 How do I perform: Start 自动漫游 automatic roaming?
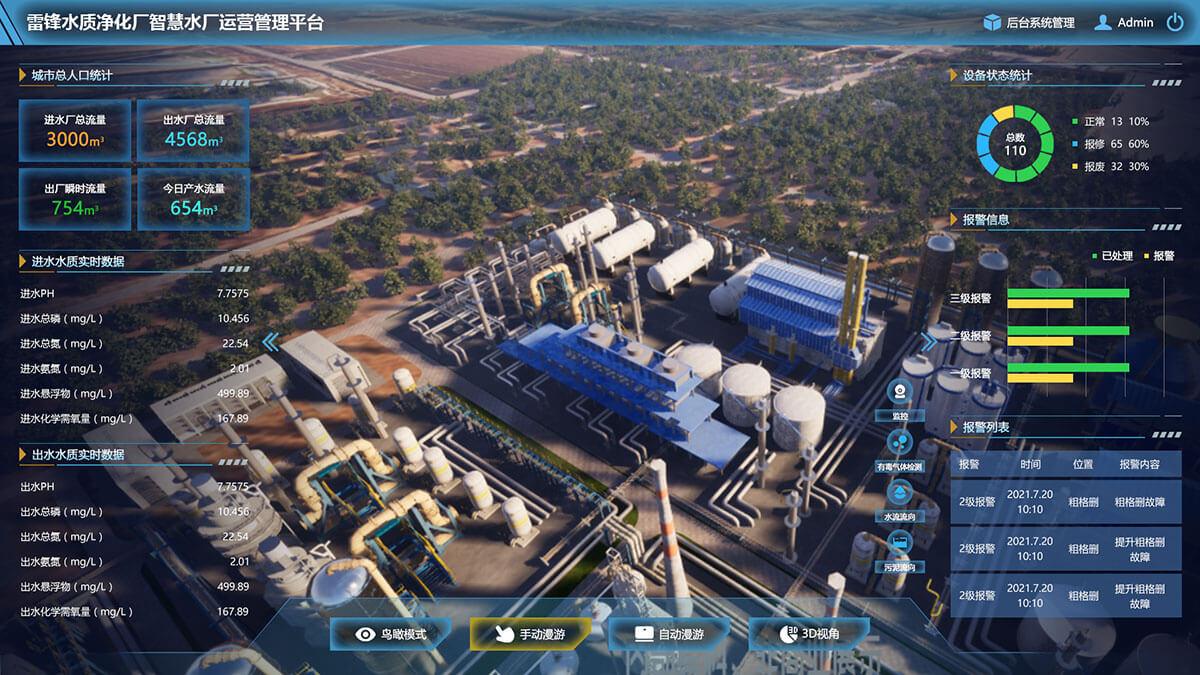(x=669, y=634)
